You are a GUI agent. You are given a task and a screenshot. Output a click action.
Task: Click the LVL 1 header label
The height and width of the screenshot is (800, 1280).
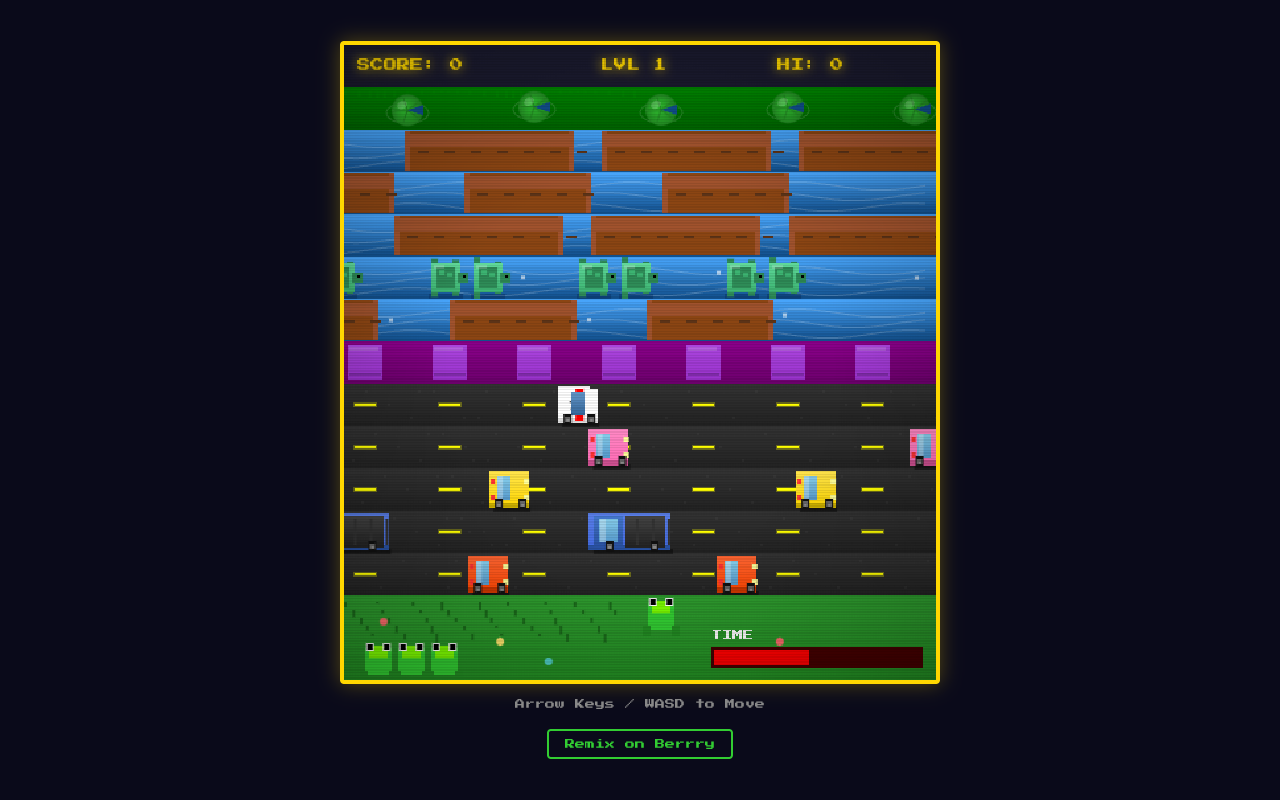[634, 64]
